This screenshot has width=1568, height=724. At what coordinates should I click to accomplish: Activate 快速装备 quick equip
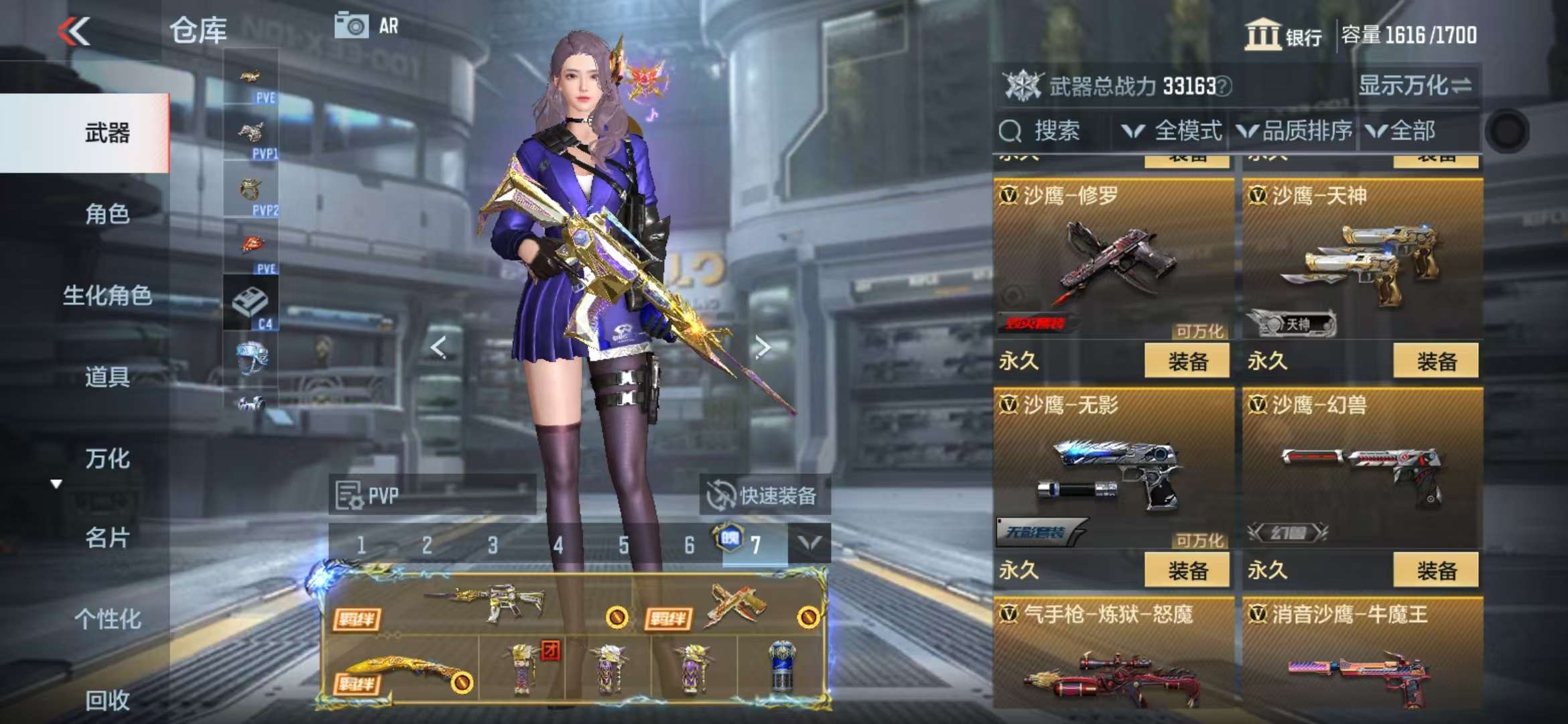pos(764,495)
